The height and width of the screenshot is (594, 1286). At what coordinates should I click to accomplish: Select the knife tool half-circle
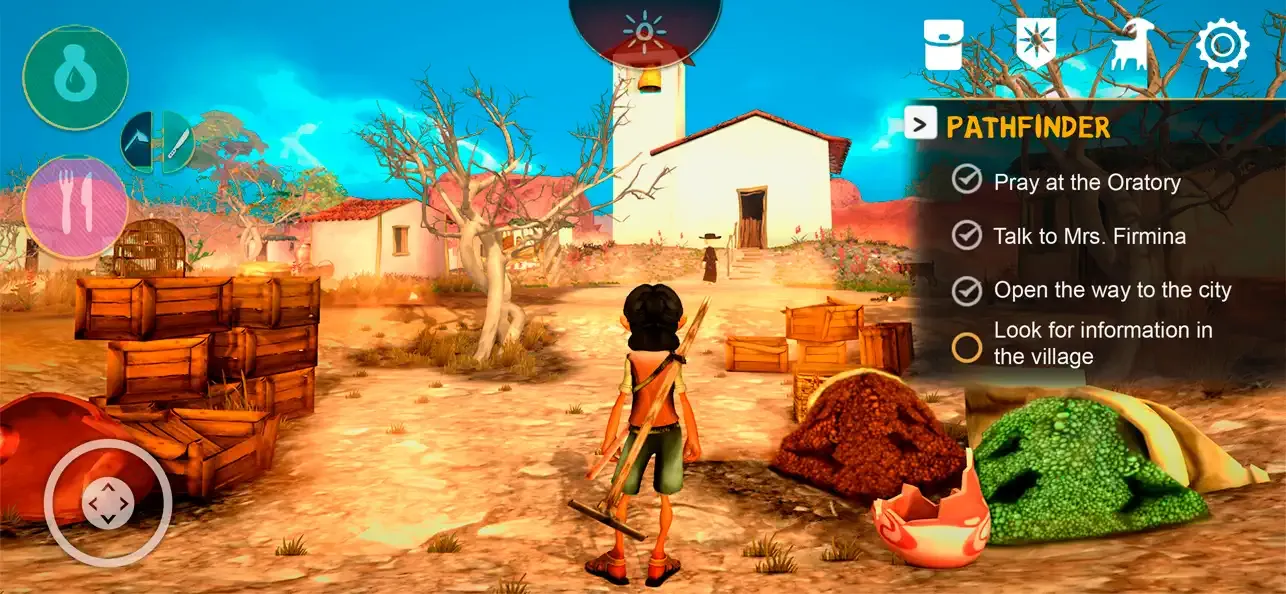(x=176, y=143)
